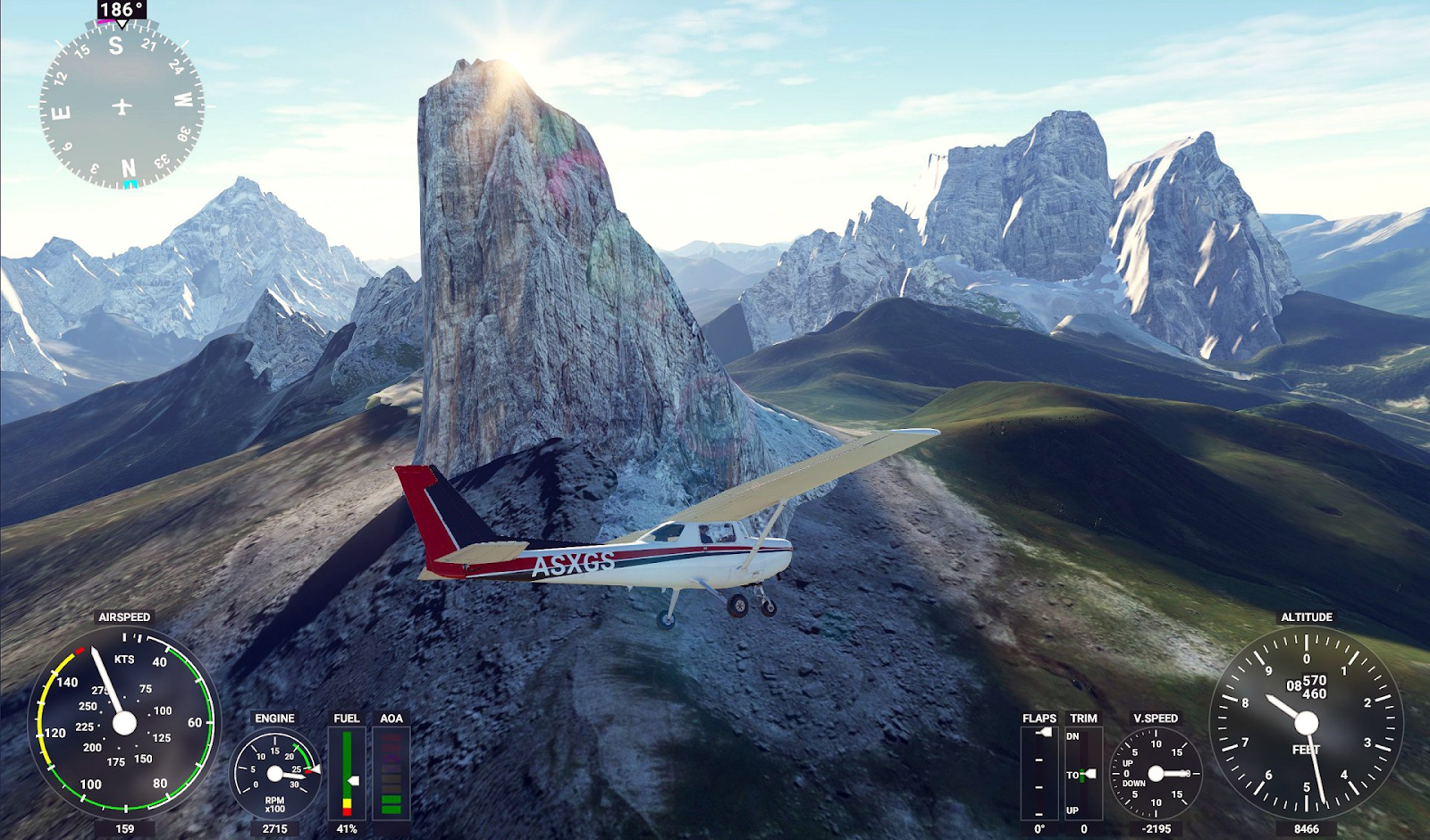The image size is (1430, 840).
Task: Select the FLAPS position indicator
Action: pyautogui.click(x=1039, y=773)
